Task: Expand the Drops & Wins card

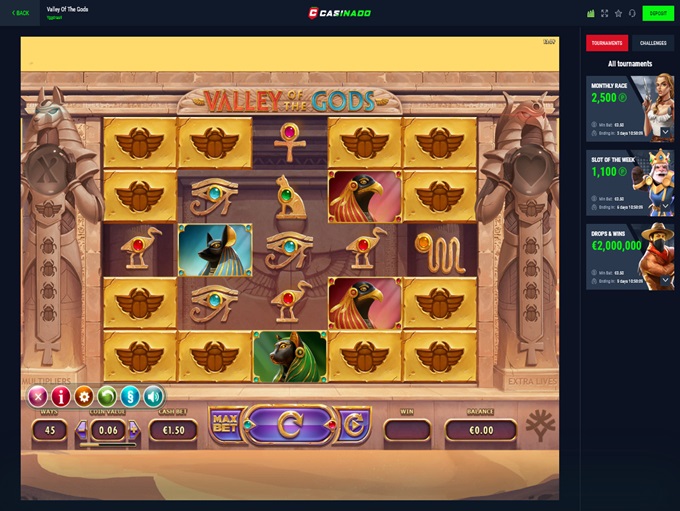Action: [x=666, y=279]
